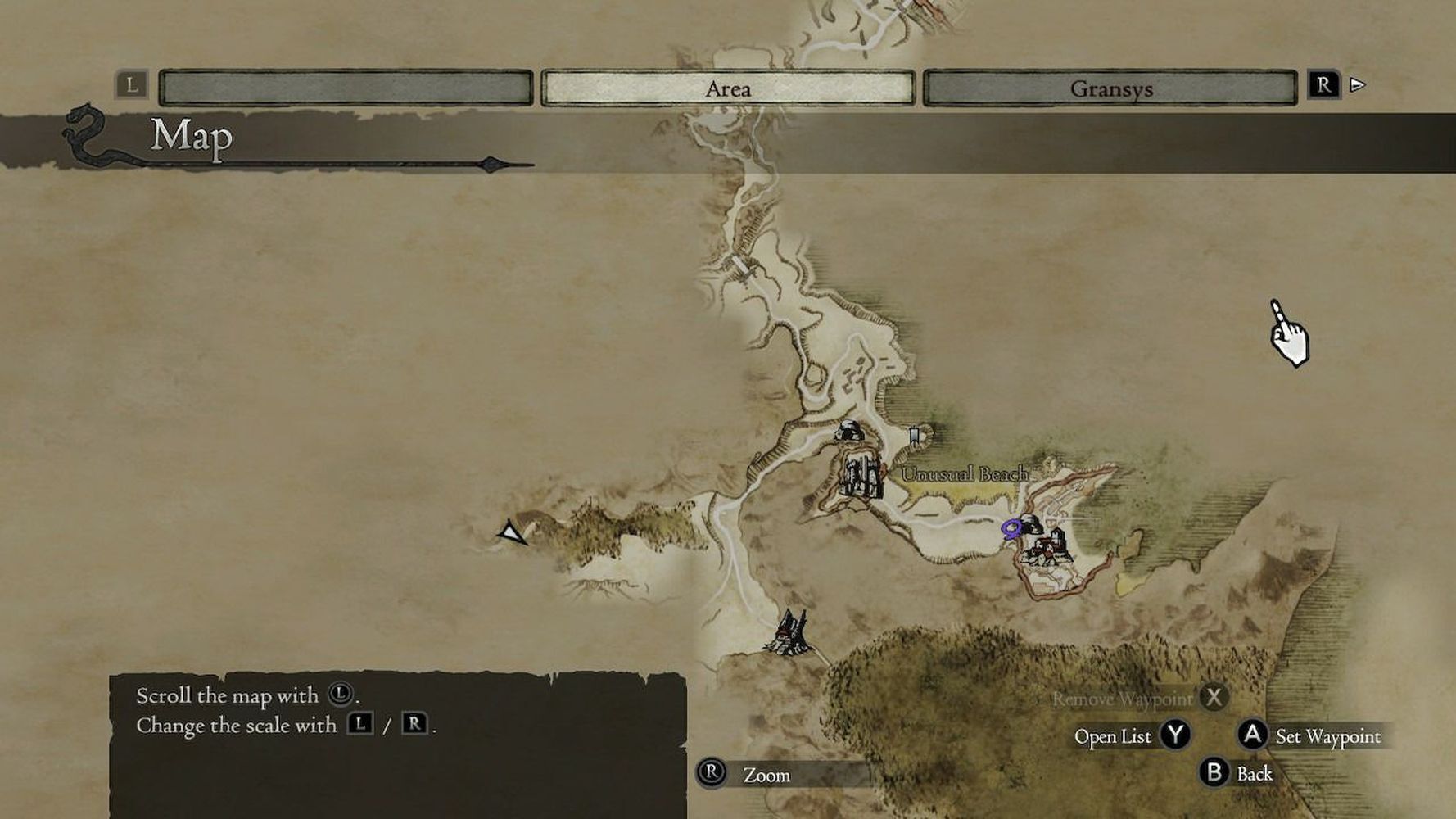
Task: Select the Area tab
Action: tap(727, 88)
